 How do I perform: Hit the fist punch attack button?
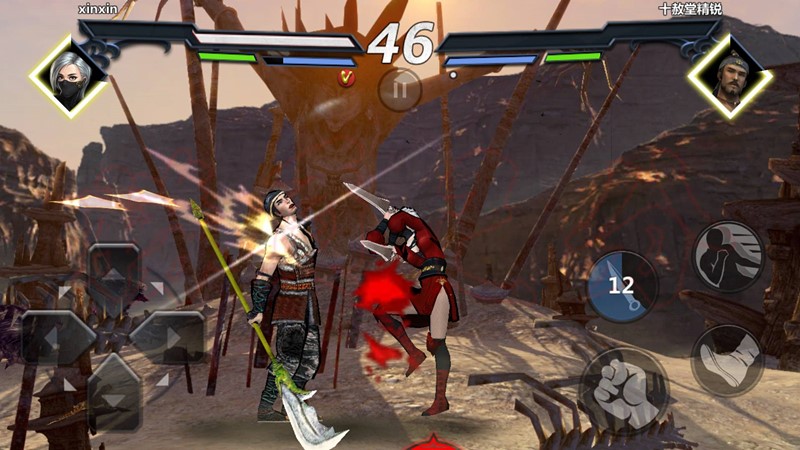click(624, 388)
